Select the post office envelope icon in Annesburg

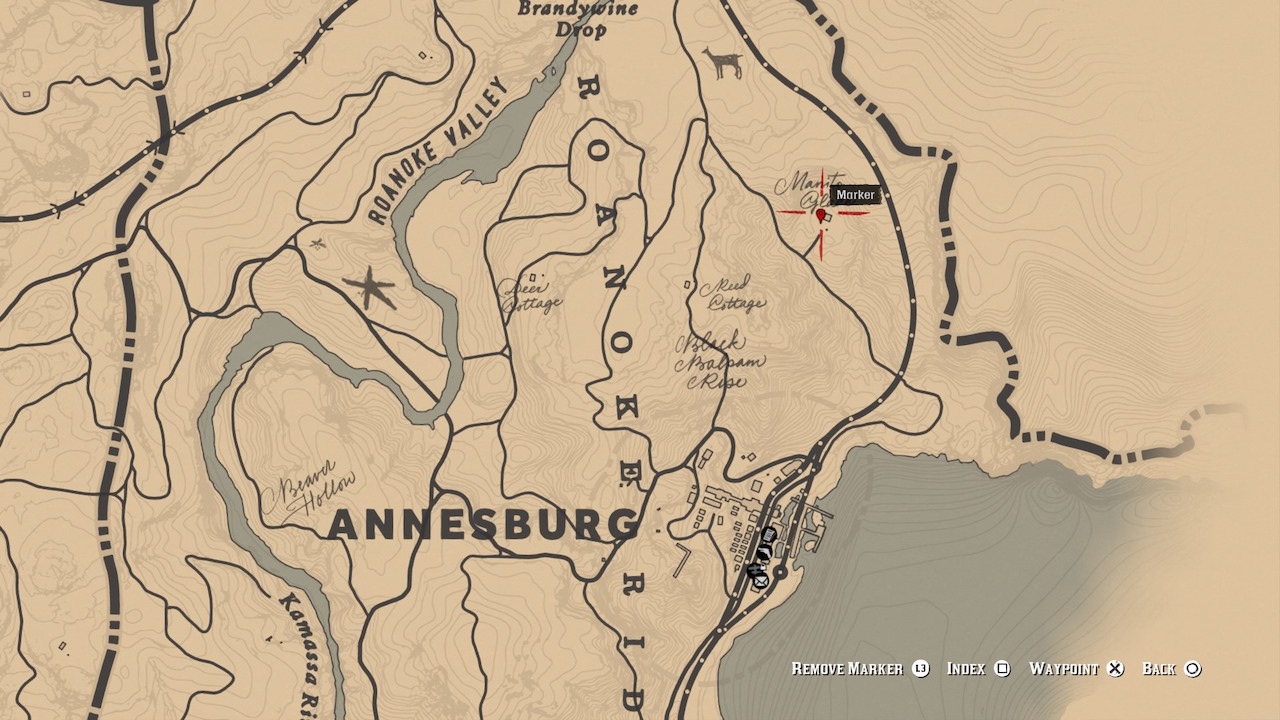point(760,581)
